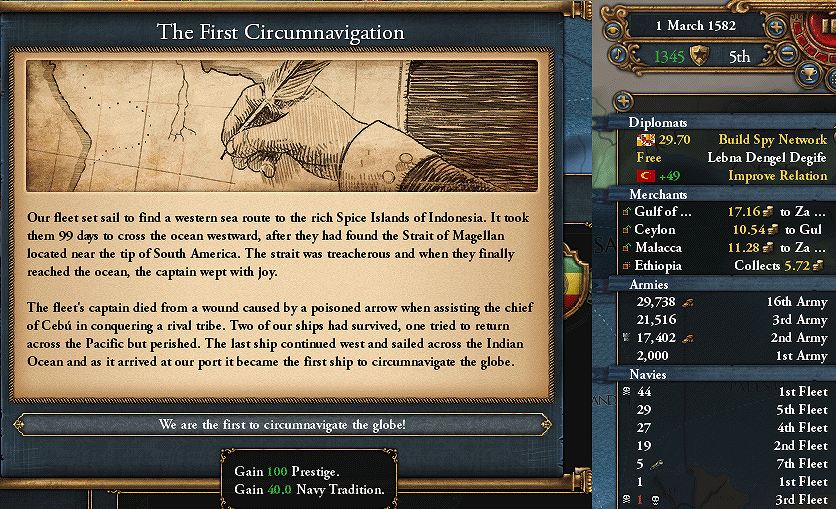Screen dimensions: 836x509
Task: Select the free diplomat Lebna Dengel Degife
Action: click(728, 158)
